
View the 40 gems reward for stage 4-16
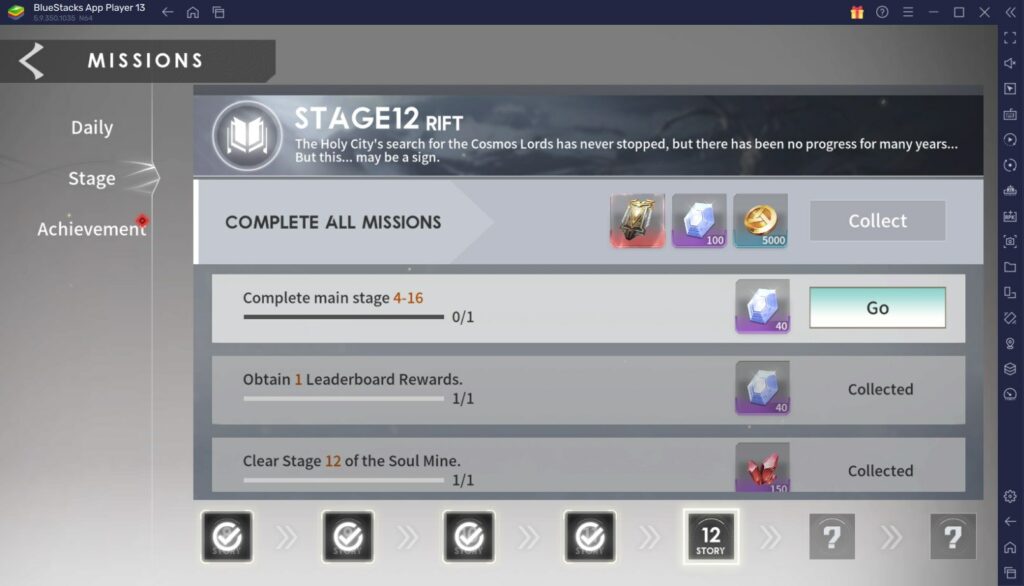pyautogui.click(x=762, y=306)
